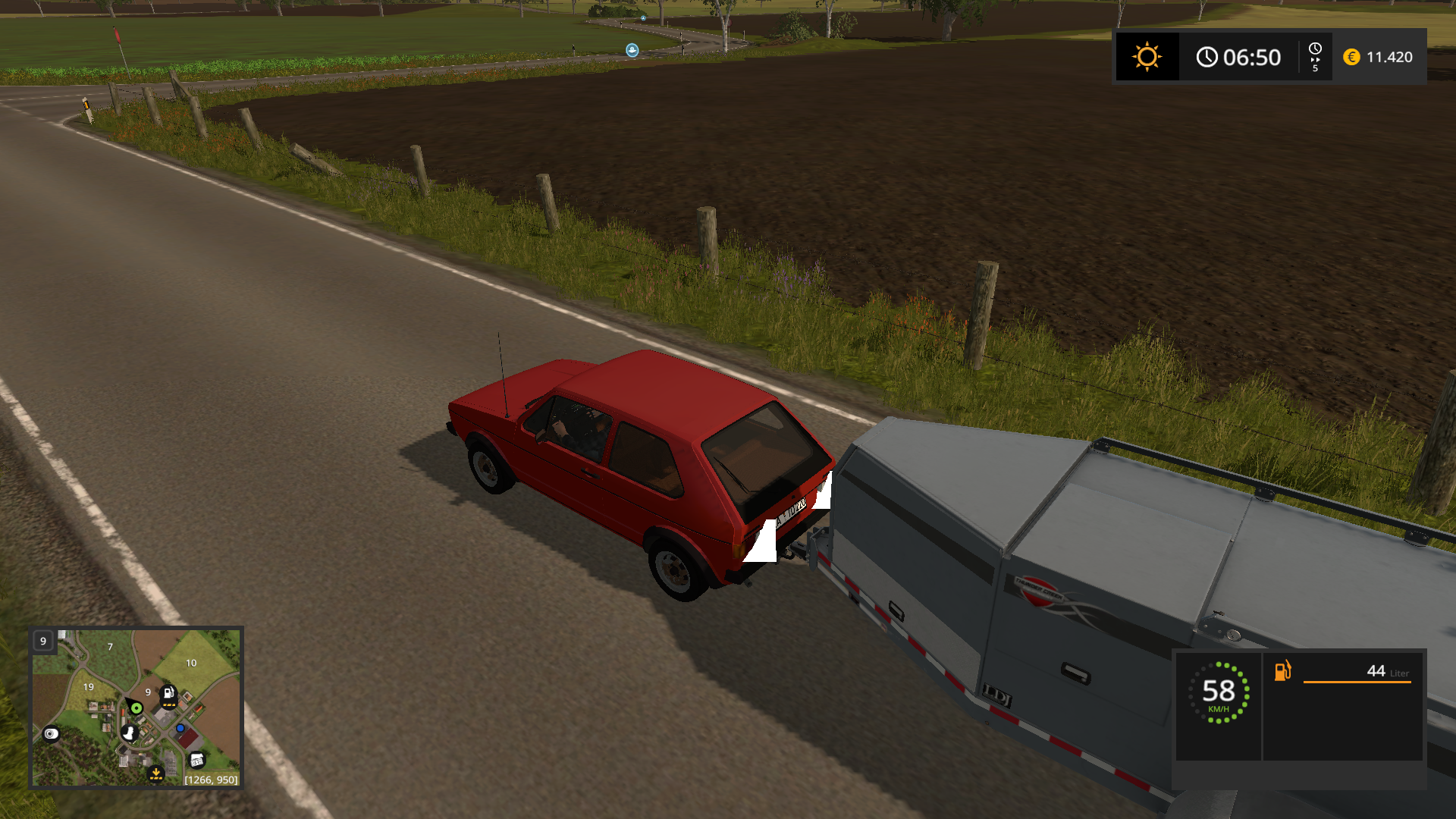
Task: Click the fuel station marker on the minimap
Action: click(168, 693)
